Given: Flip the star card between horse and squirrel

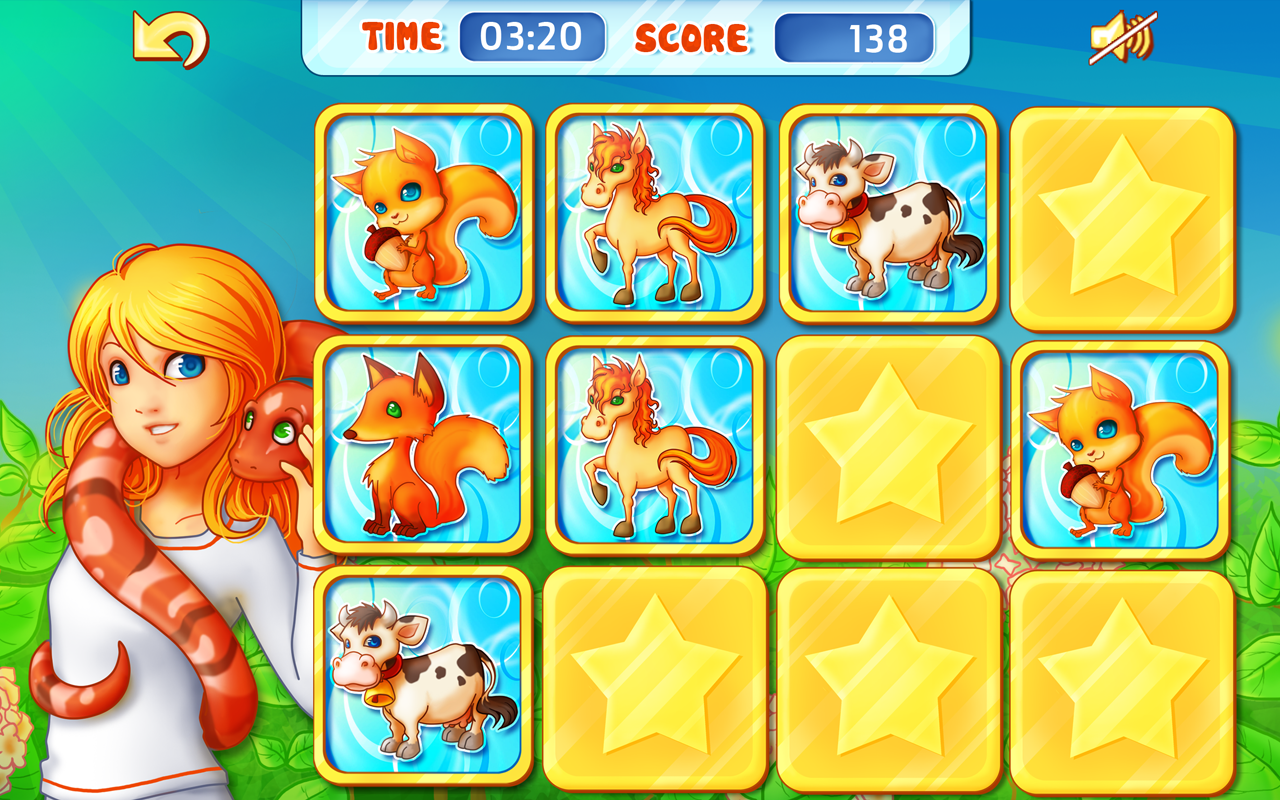Looking at the screenshot, I should point(888,447).
